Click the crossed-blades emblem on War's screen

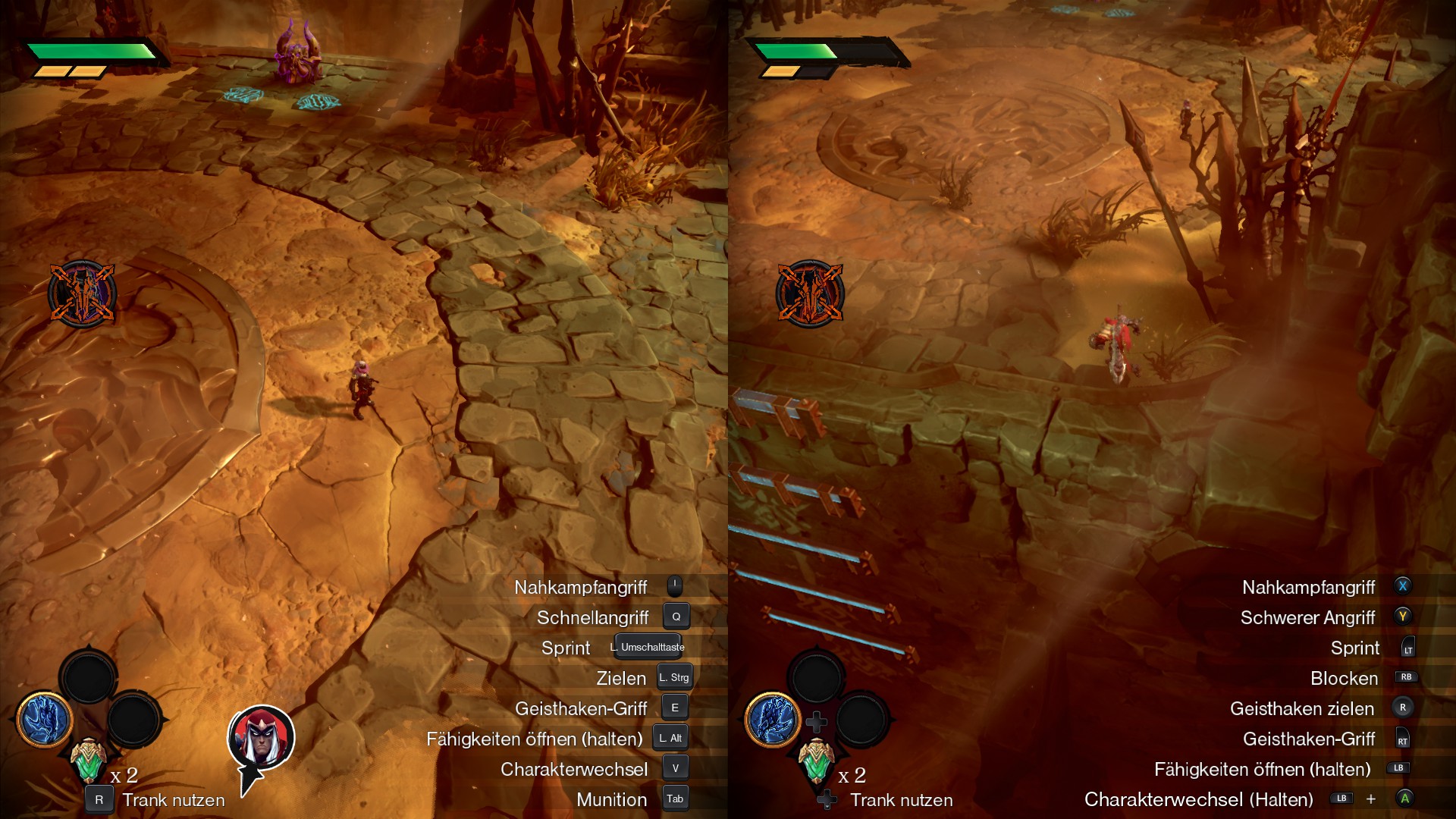click(810, 294)
